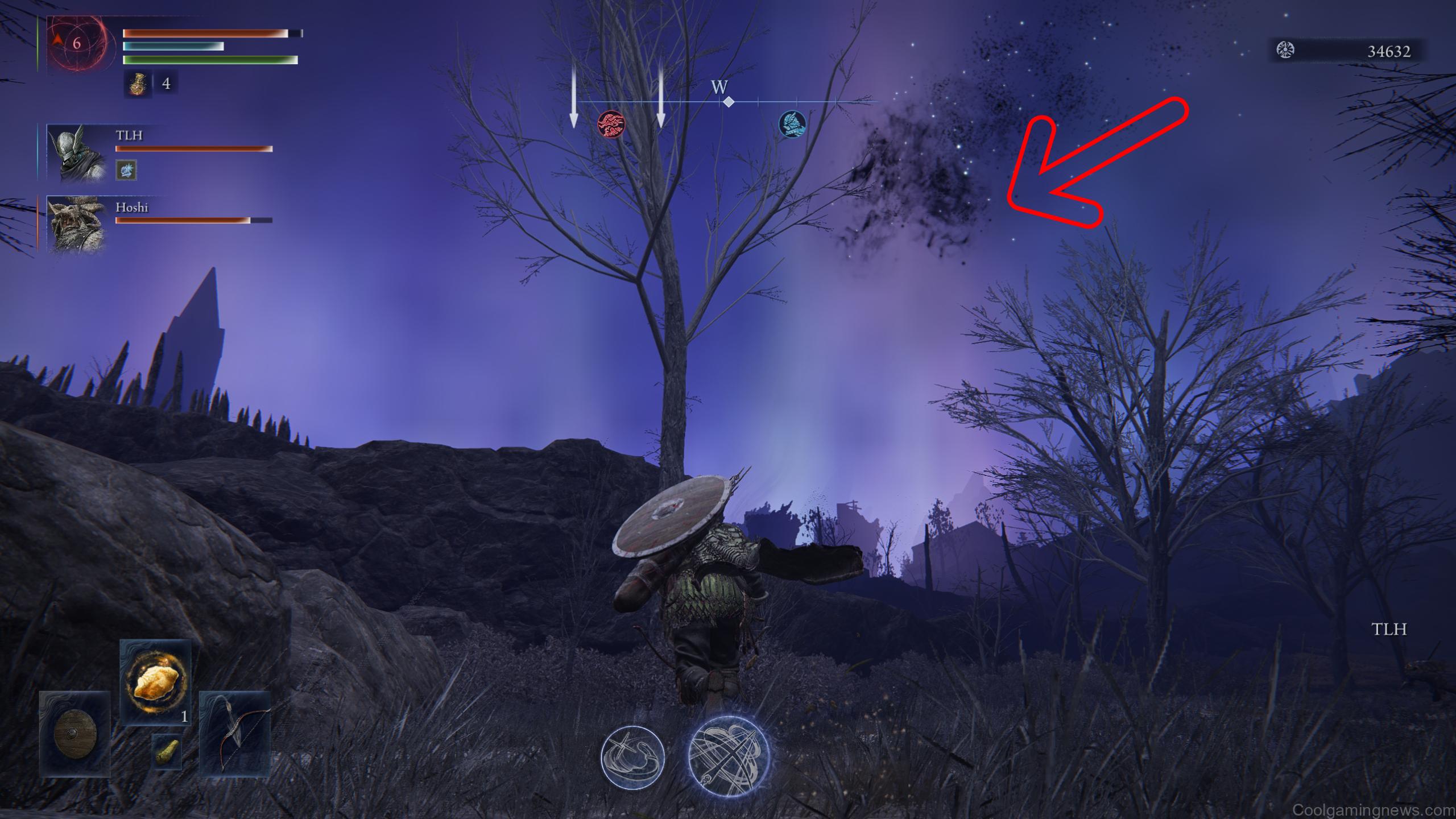Click the left white descending arrow marker
The image size is (1456, 819).
pyautogui.click(x=573, y=97)
